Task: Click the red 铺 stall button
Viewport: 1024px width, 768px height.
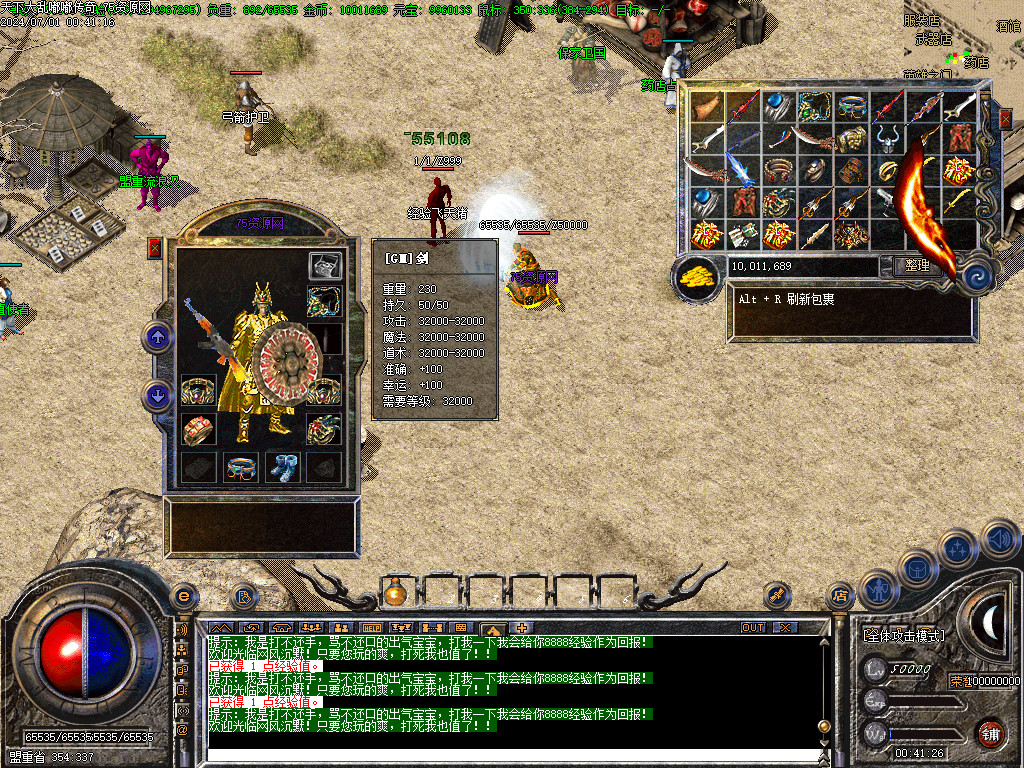Action: click(x=990, y=733)
